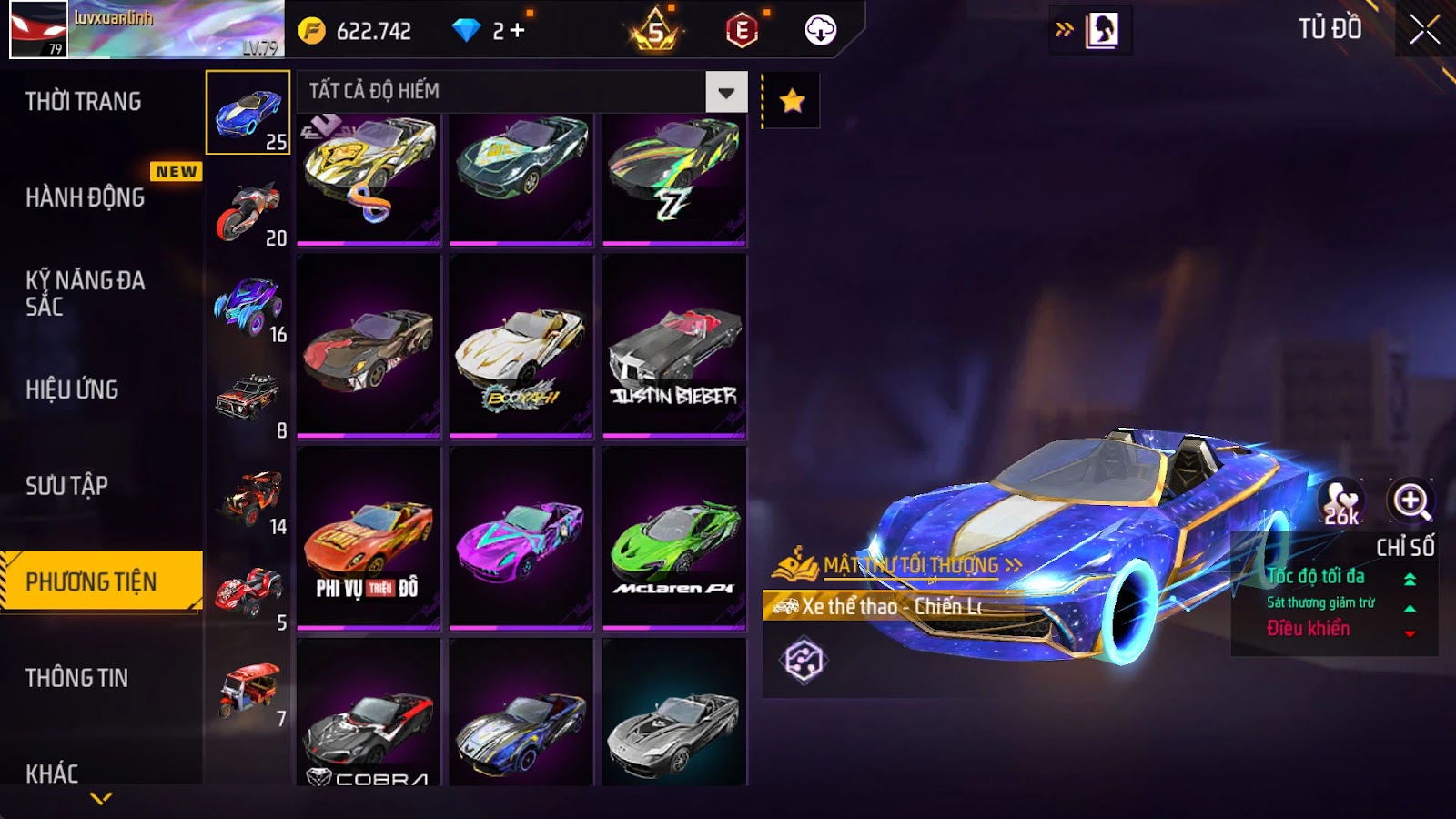Viewport: 1456px width, 819px height.
Task: Open the Kỹ Năng Đa Sắc section
Action: (x=86, y=293)
